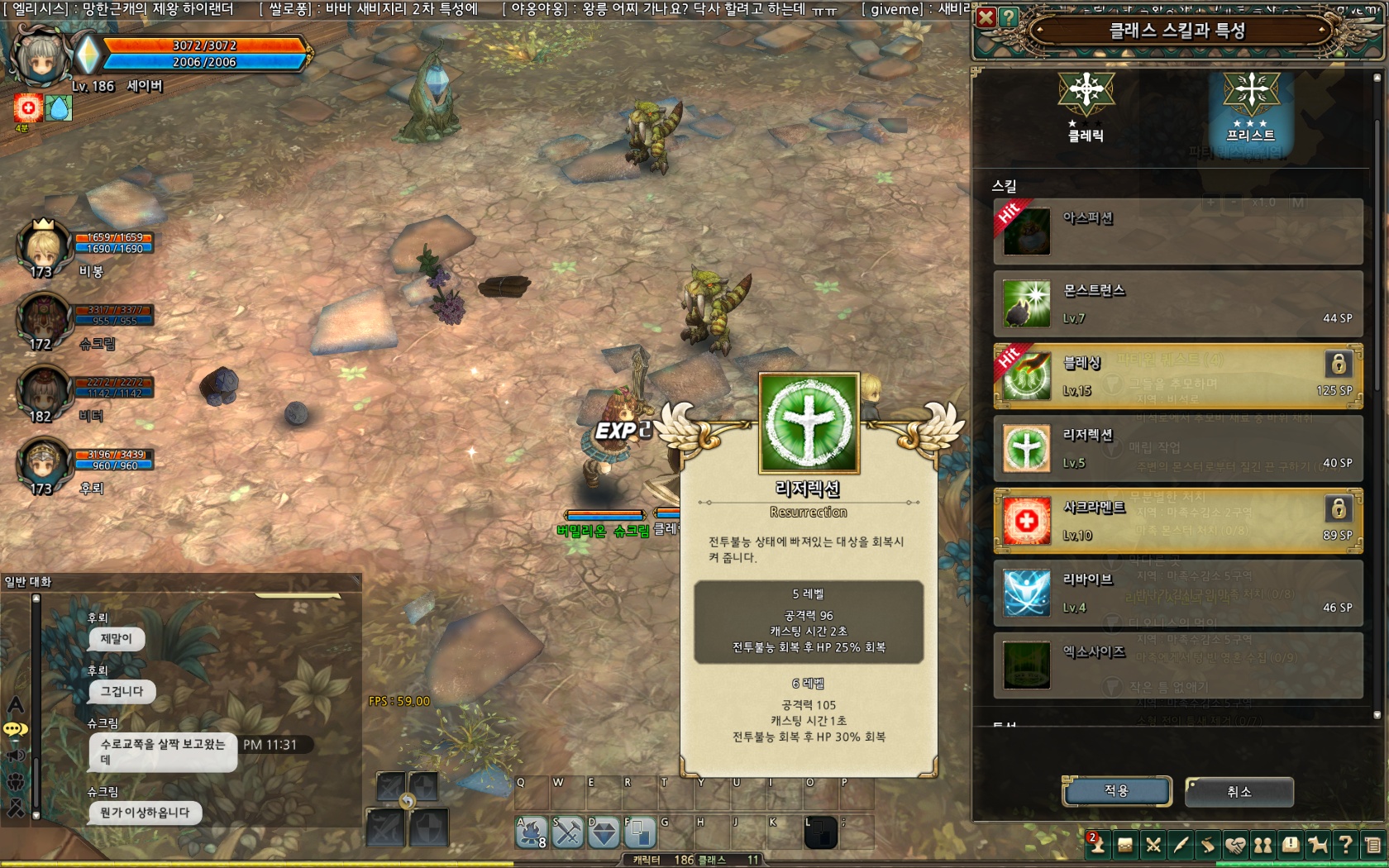Image resolution: width=1389 pixels, height=868 pixels.
Task: Select the pet dog icon on the bottom bar
Action: (x=1318, y=845)
